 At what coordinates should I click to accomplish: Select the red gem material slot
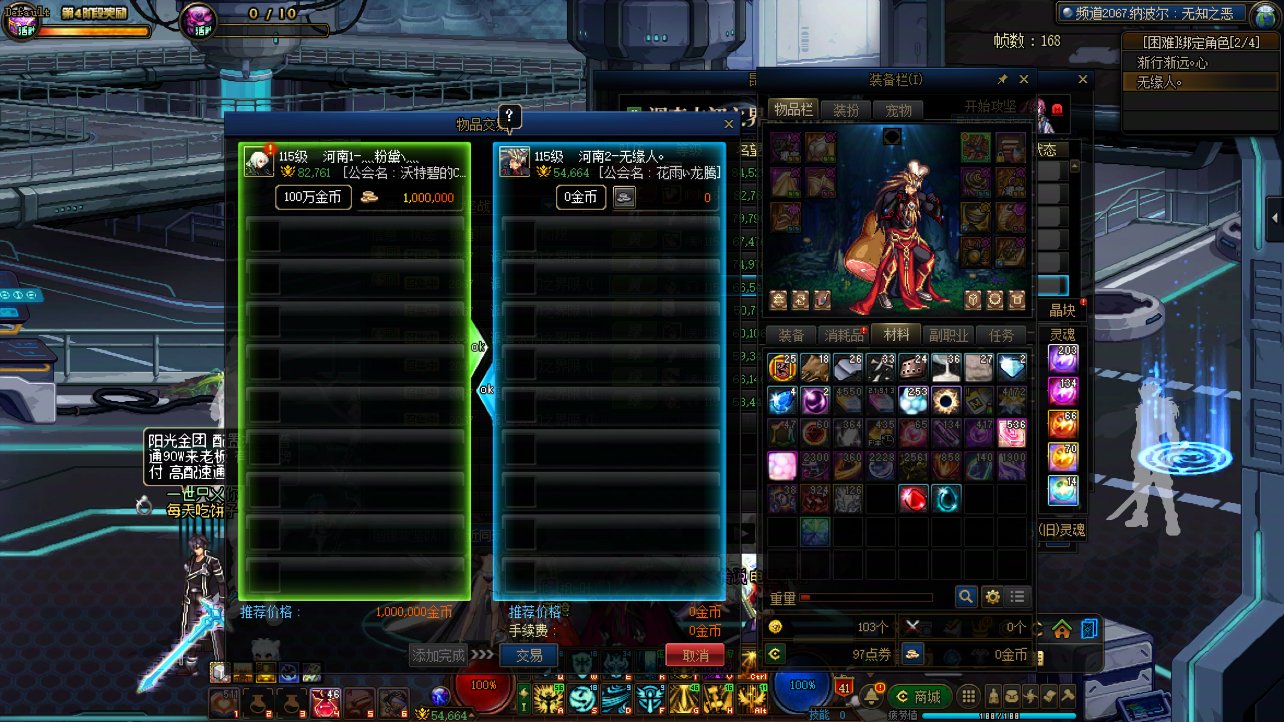(913, 498)
